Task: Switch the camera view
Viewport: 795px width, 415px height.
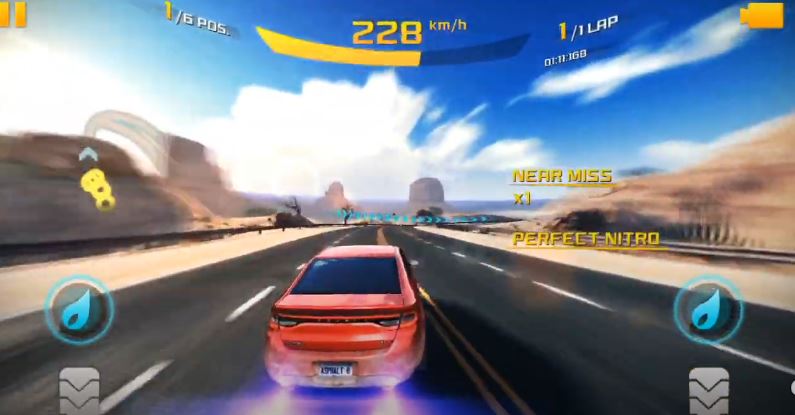Action: tap(764, 15)
